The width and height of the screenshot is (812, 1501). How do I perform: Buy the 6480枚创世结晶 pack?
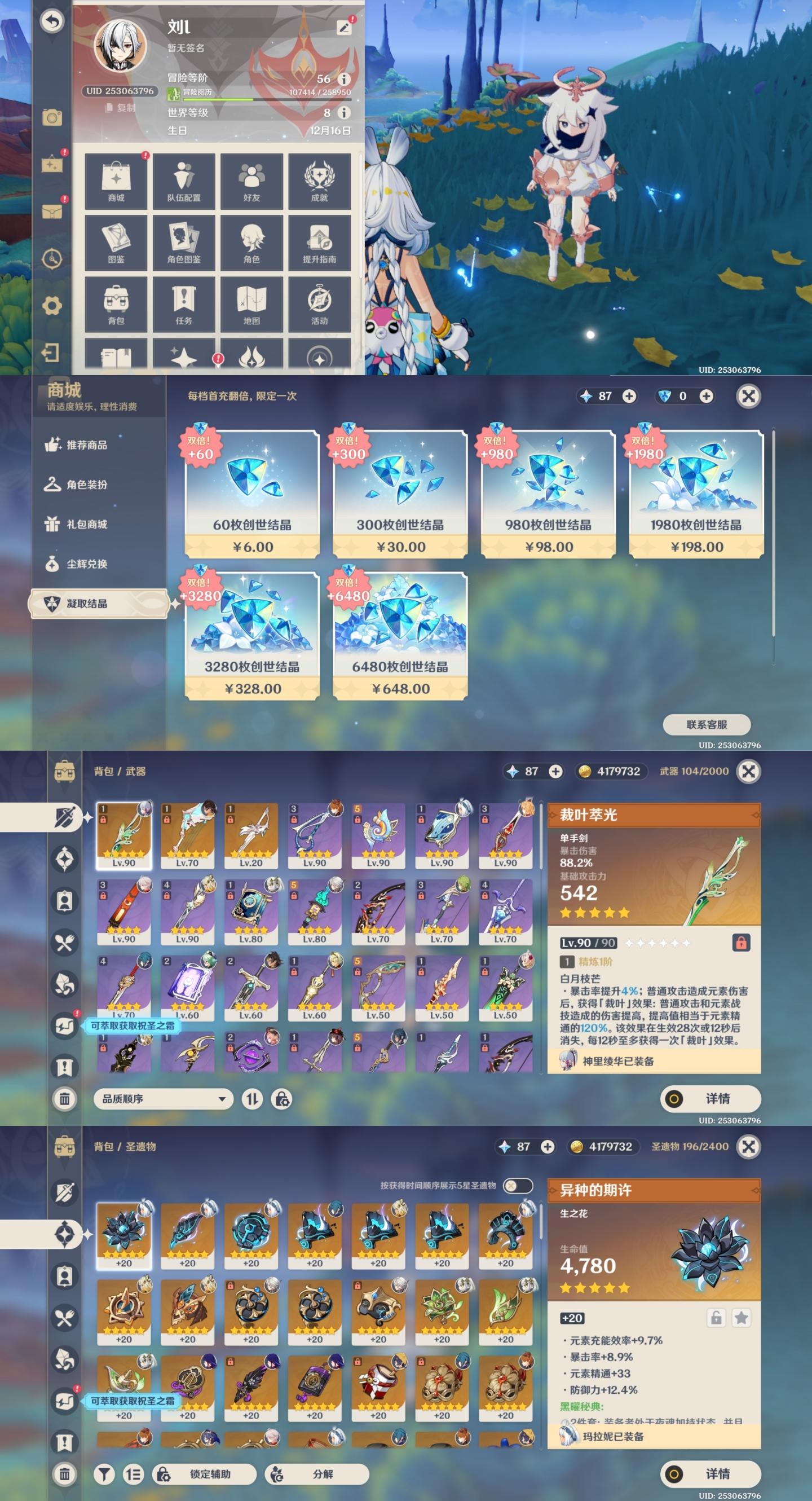(x=400, y=635)
